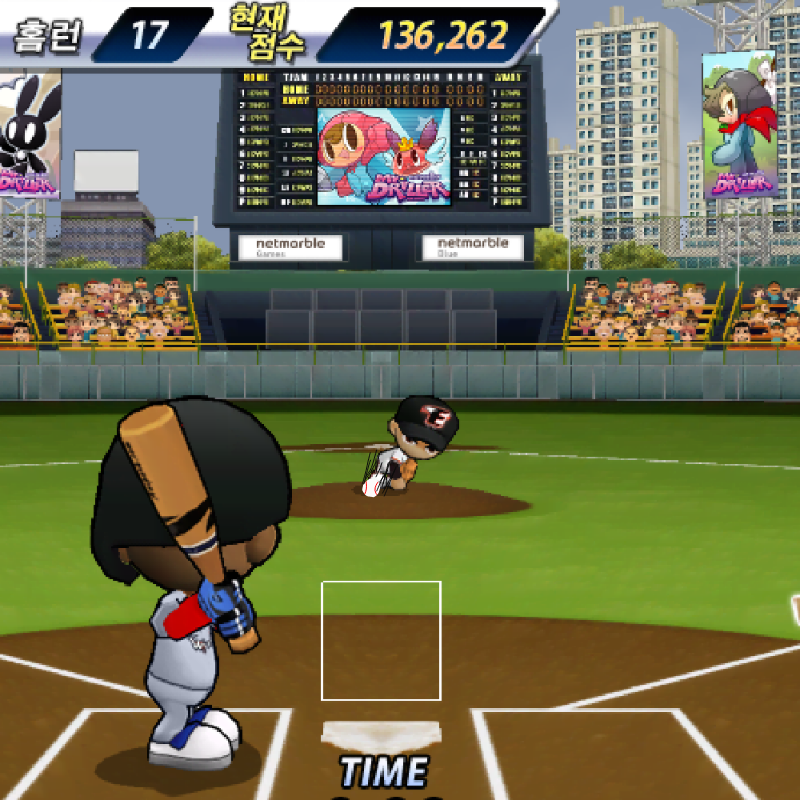
Task: Click inside the white strike zone box
Action: click(x=381, y=640)
